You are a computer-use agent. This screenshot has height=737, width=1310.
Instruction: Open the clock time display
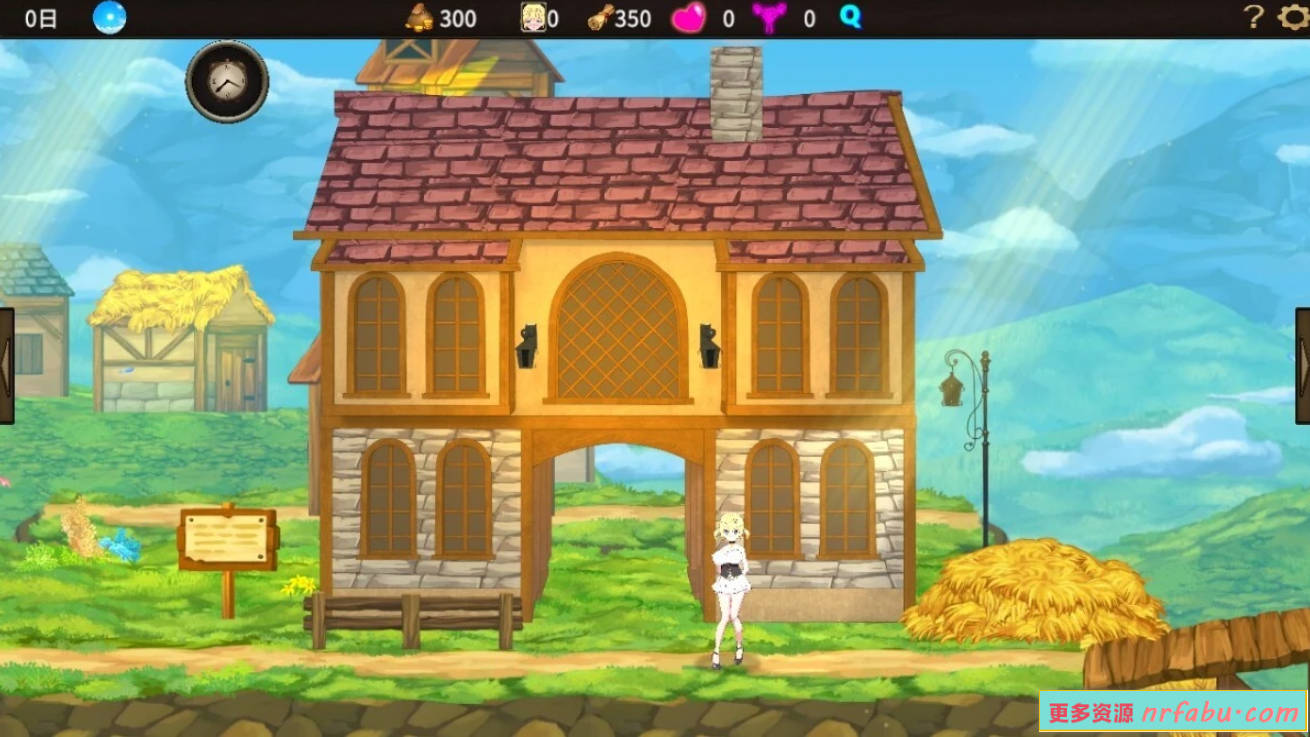point(228,80)
